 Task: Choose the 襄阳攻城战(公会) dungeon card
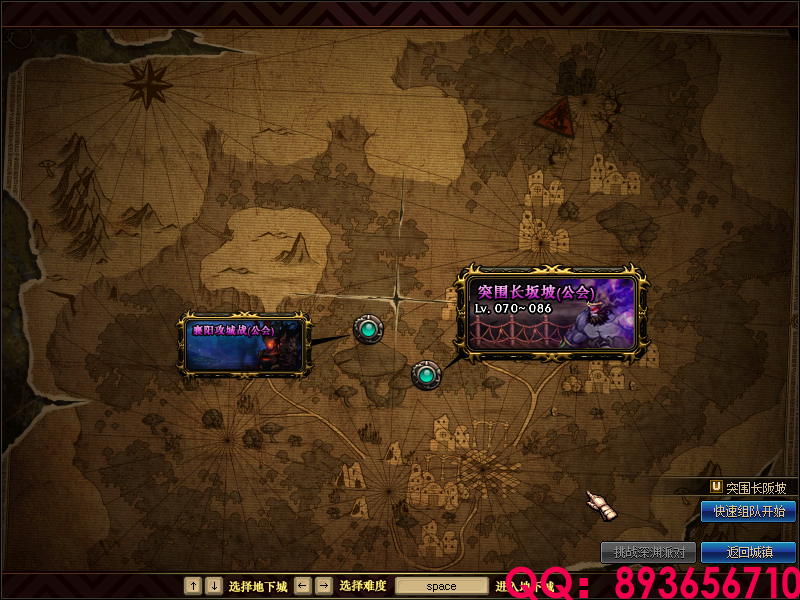point(244,342)
